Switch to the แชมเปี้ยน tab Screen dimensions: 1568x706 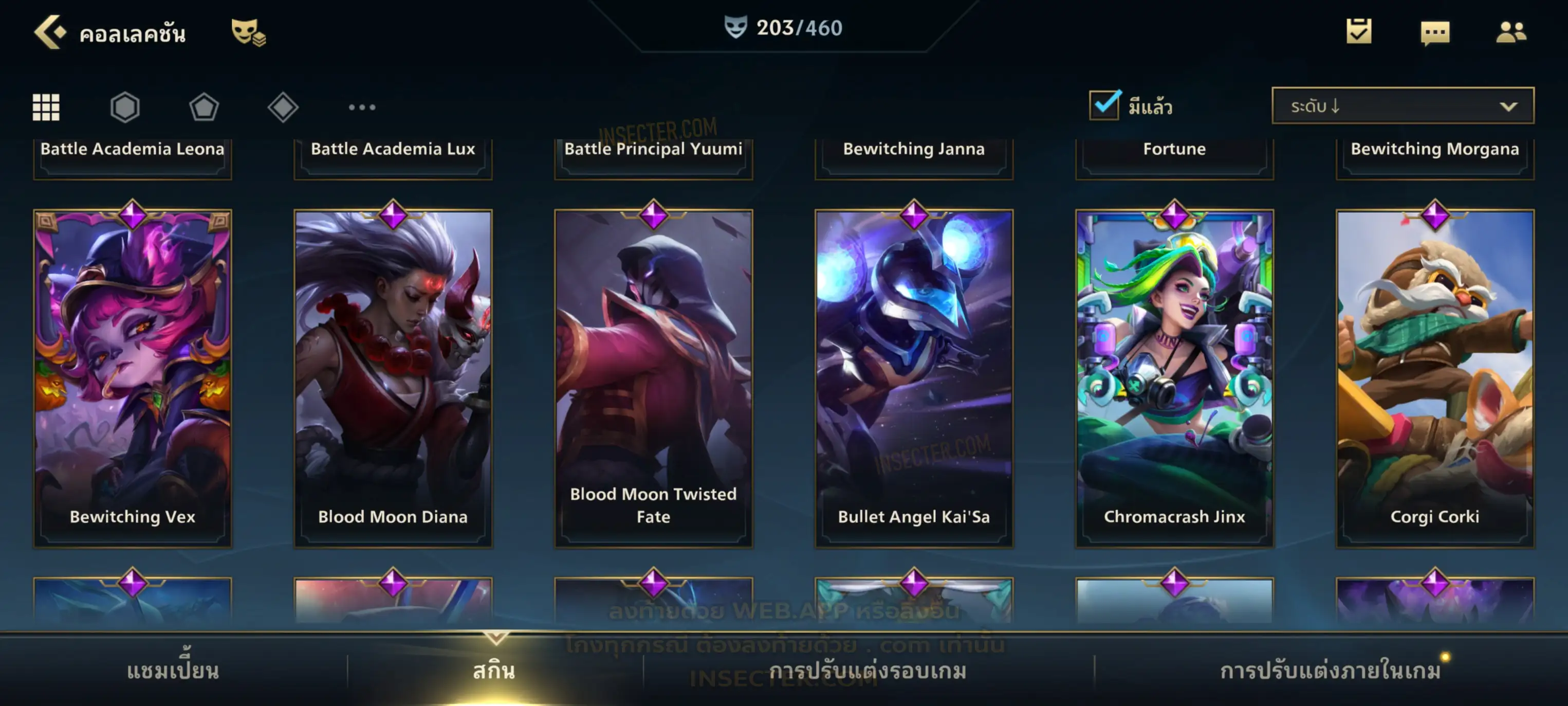(x=173, y=670)
